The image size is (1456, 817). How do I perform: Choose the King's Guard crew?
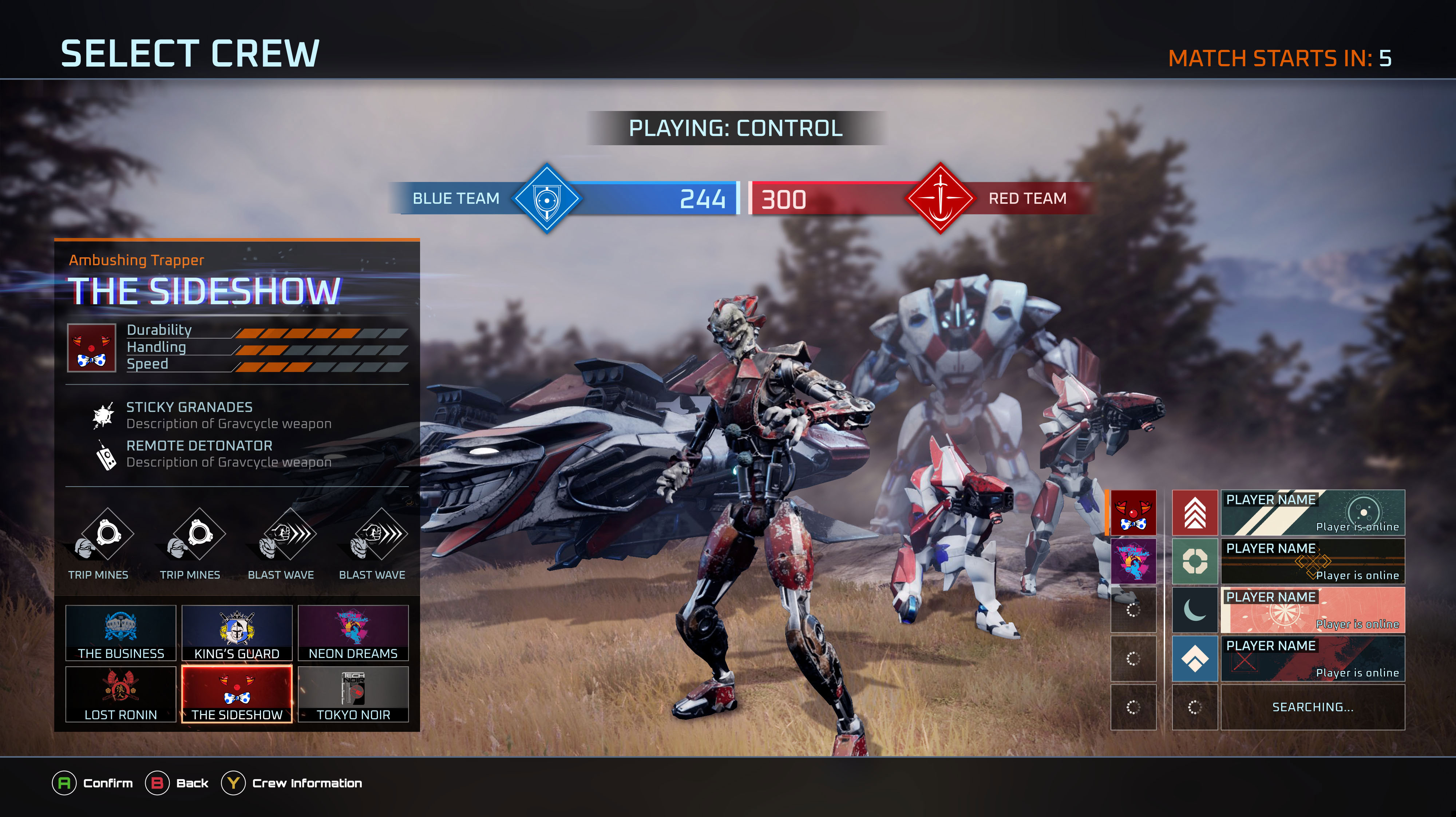237,633
